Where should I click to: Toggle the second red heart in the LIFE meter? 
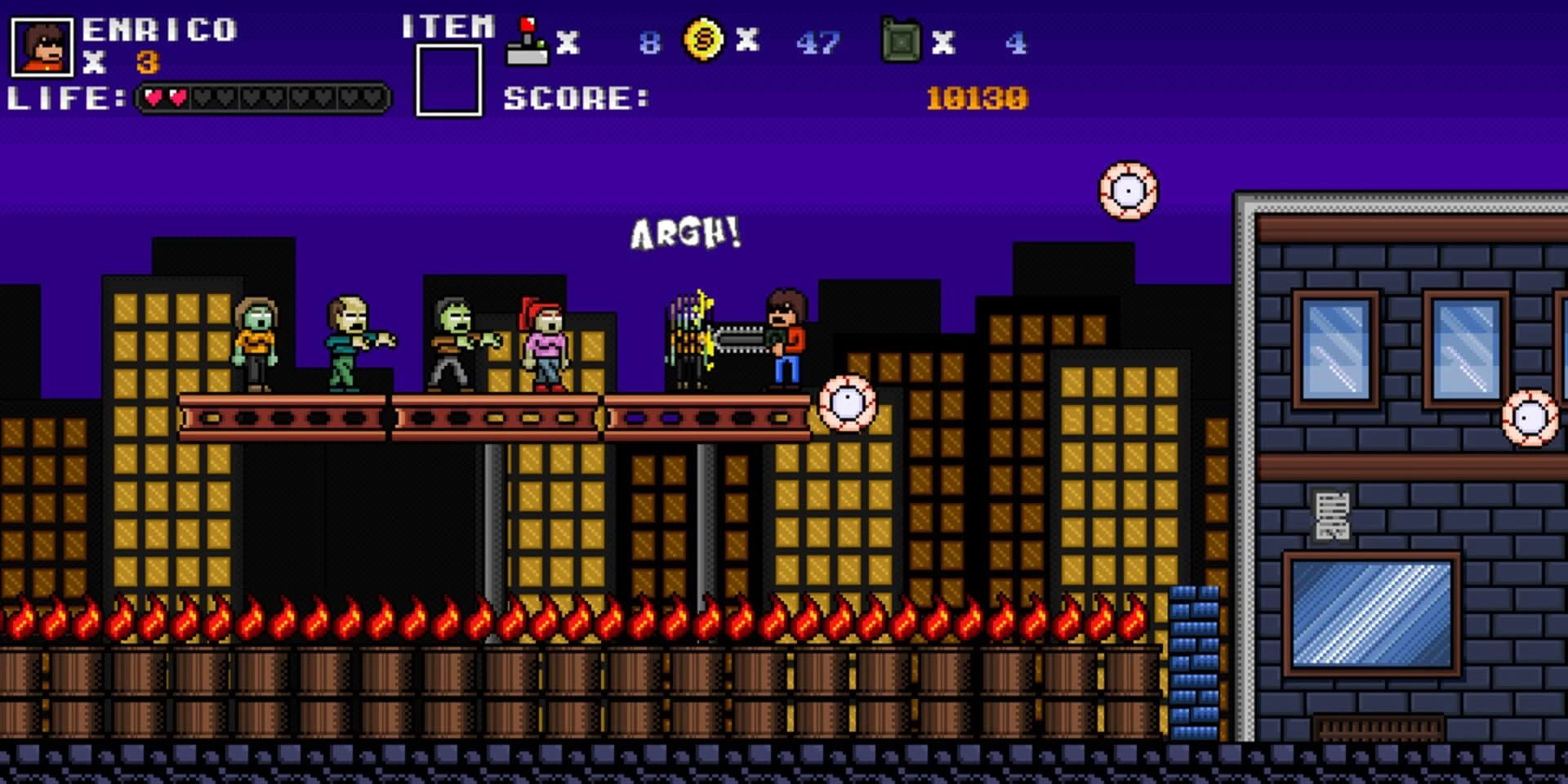tap(178, 96)
